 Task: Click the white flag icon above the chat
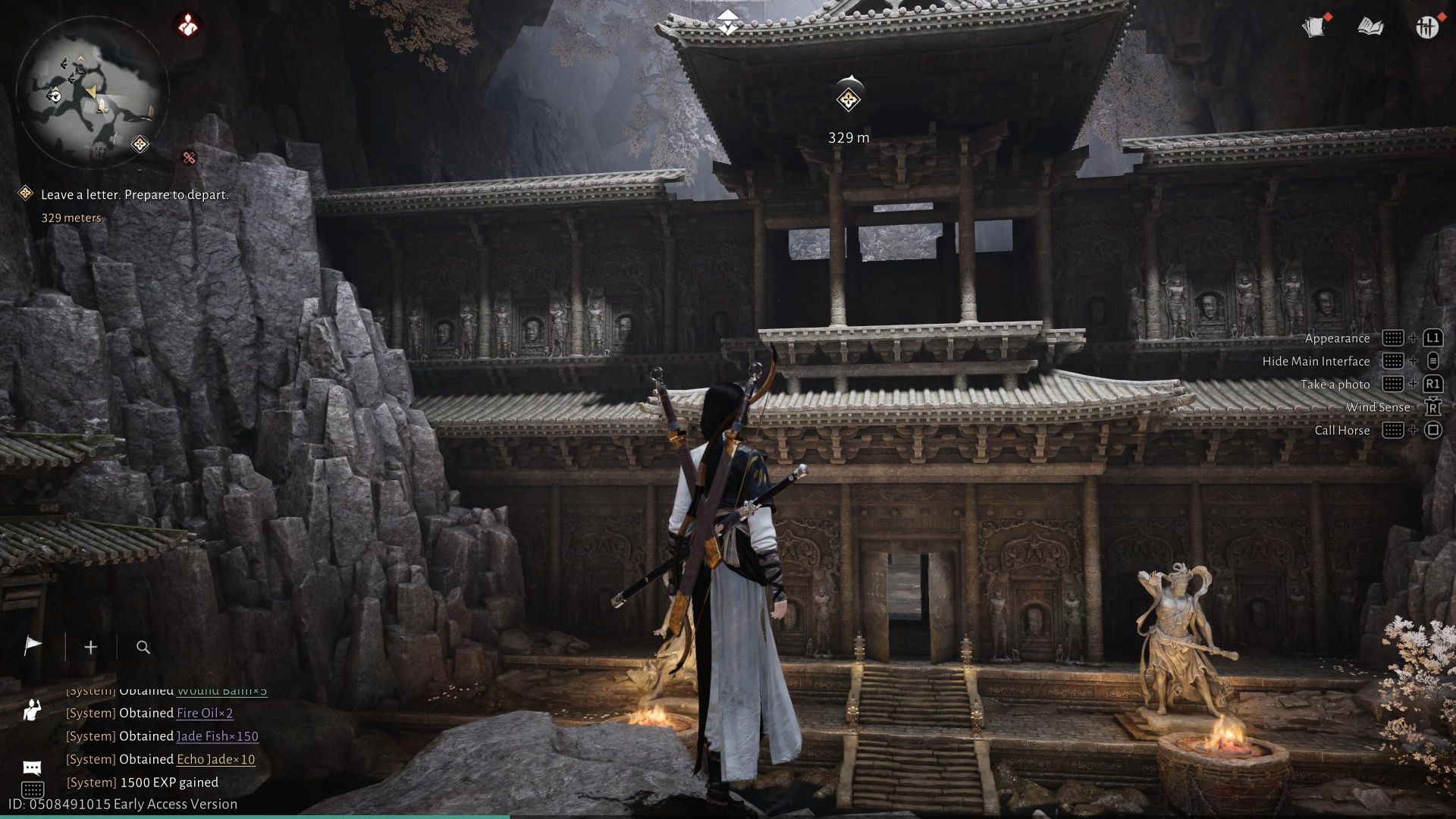[33, 646]
